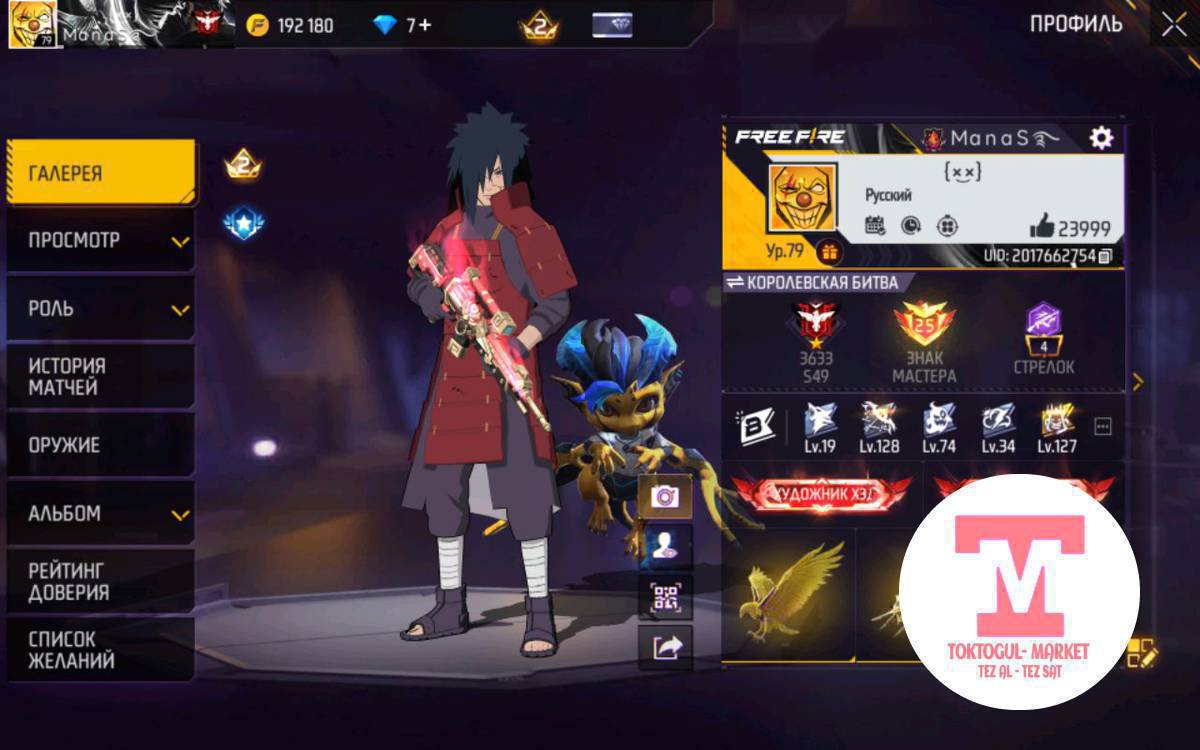Image resolution: width=1200 pixels, height=750 pixels.
Task: Close the profile screen
Action: point(1173,25)
